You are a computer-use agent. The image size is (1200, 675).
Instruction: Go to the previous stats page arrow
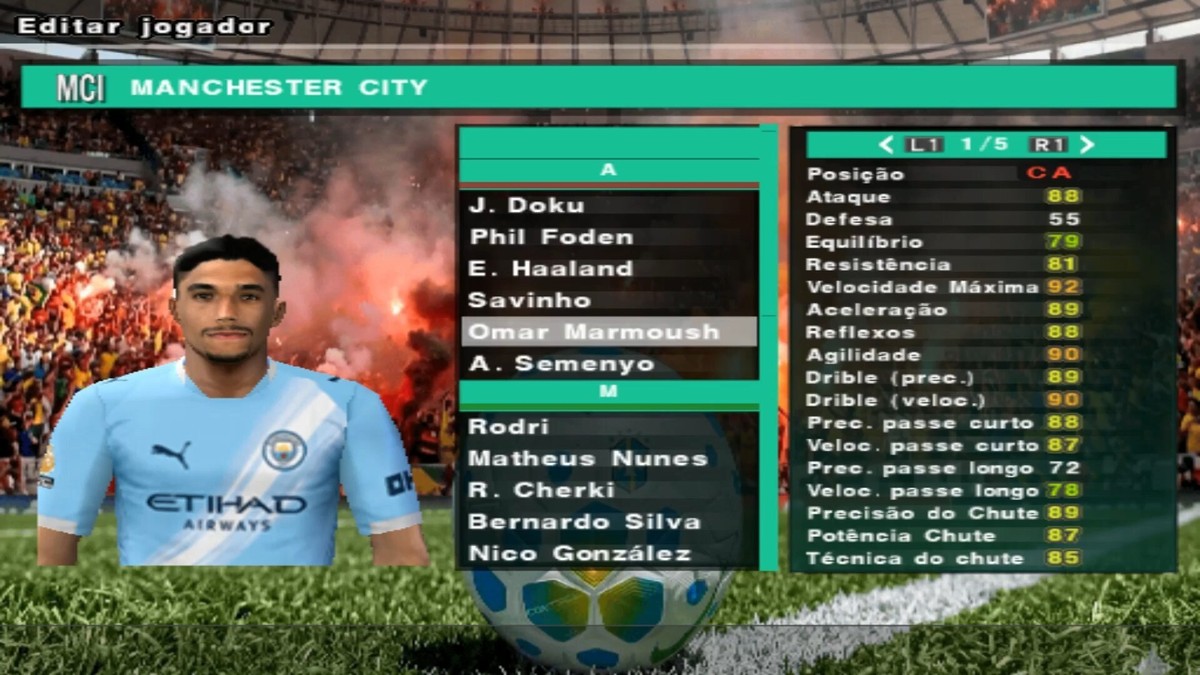coord(885,145)
